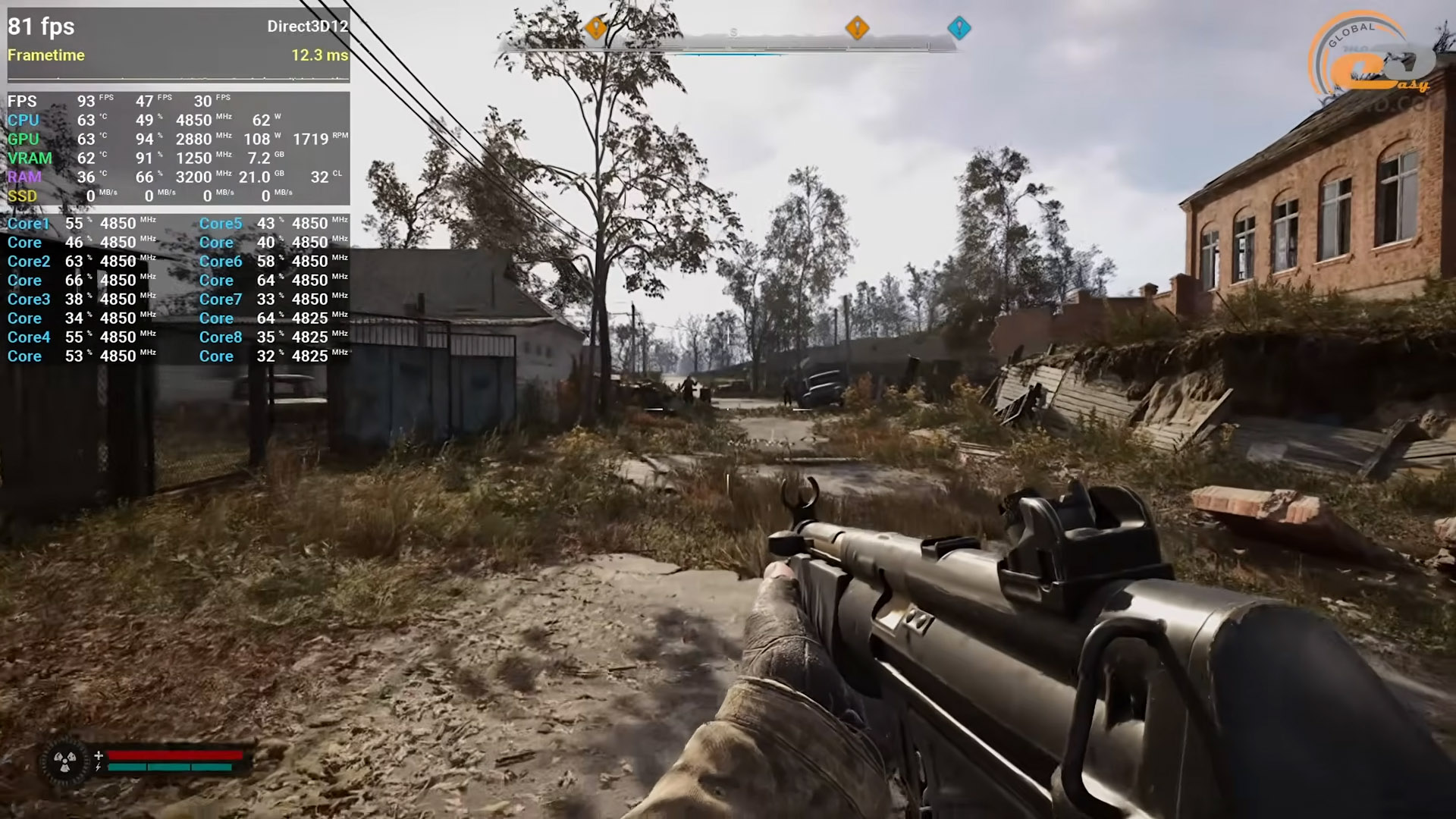Select the blue quest marker on the compass
Screen dimensions: 1456x819
[959, 28]
